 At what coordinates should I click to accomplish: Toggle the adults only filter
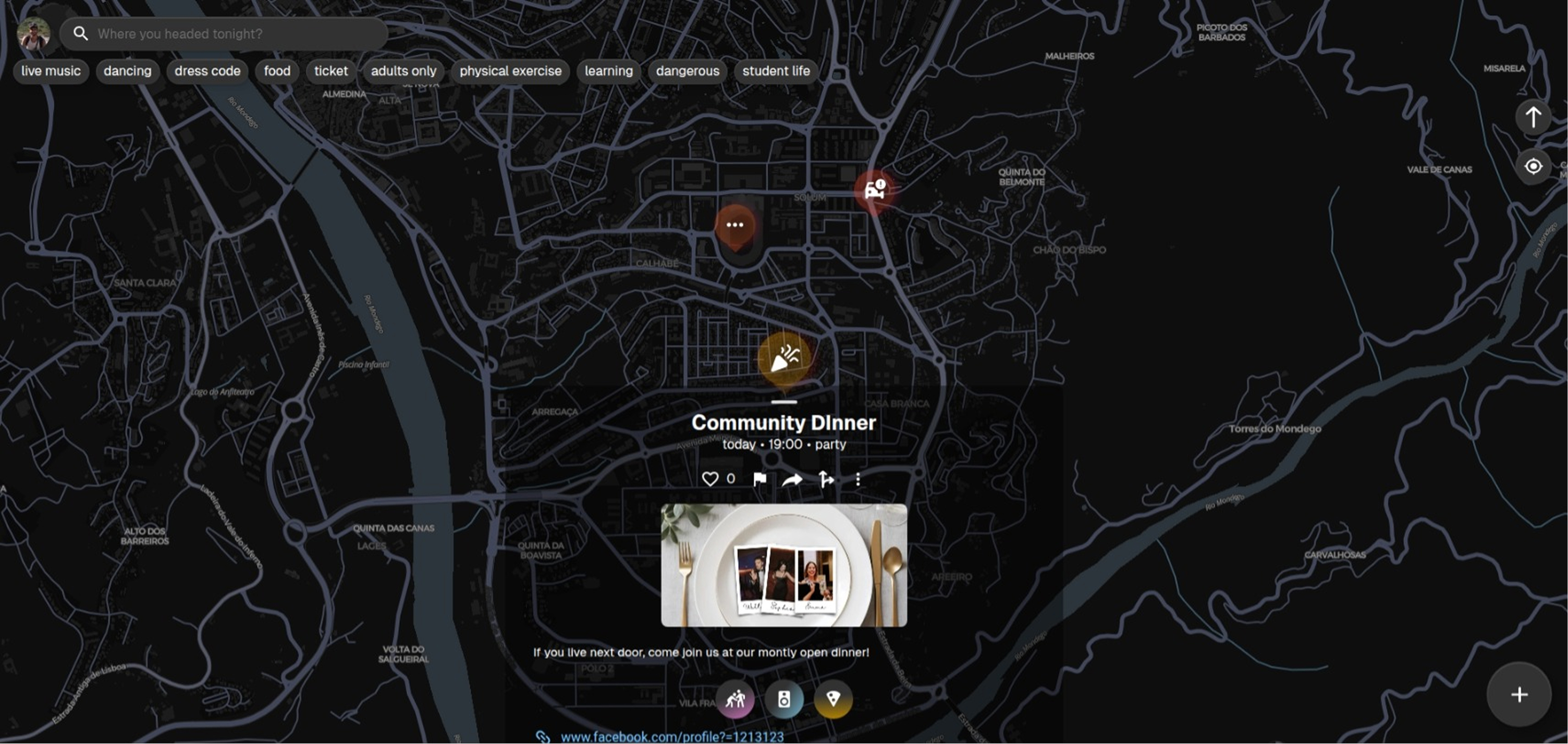403,71
